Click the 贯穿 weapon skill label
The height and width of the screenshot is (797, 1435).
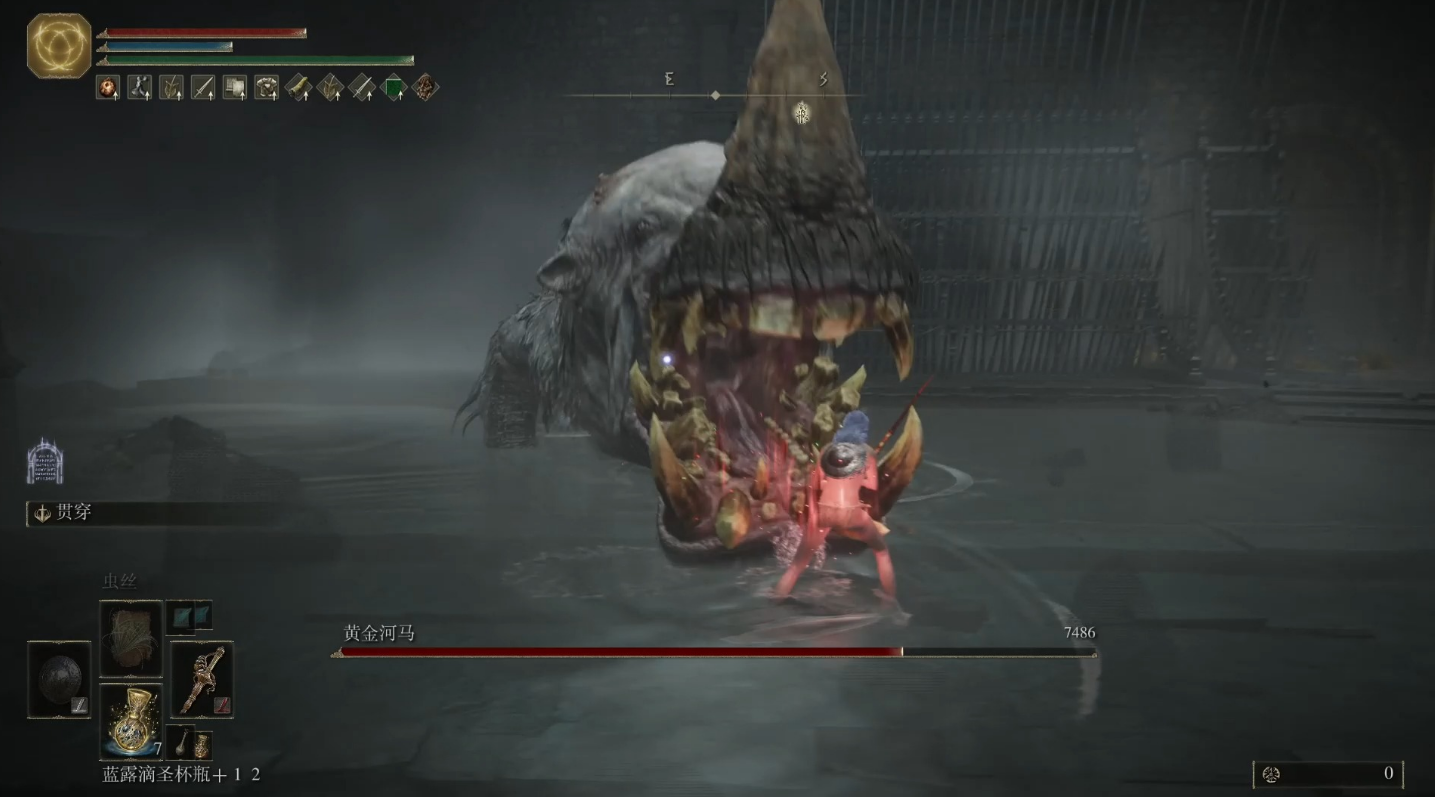point(74,513)
